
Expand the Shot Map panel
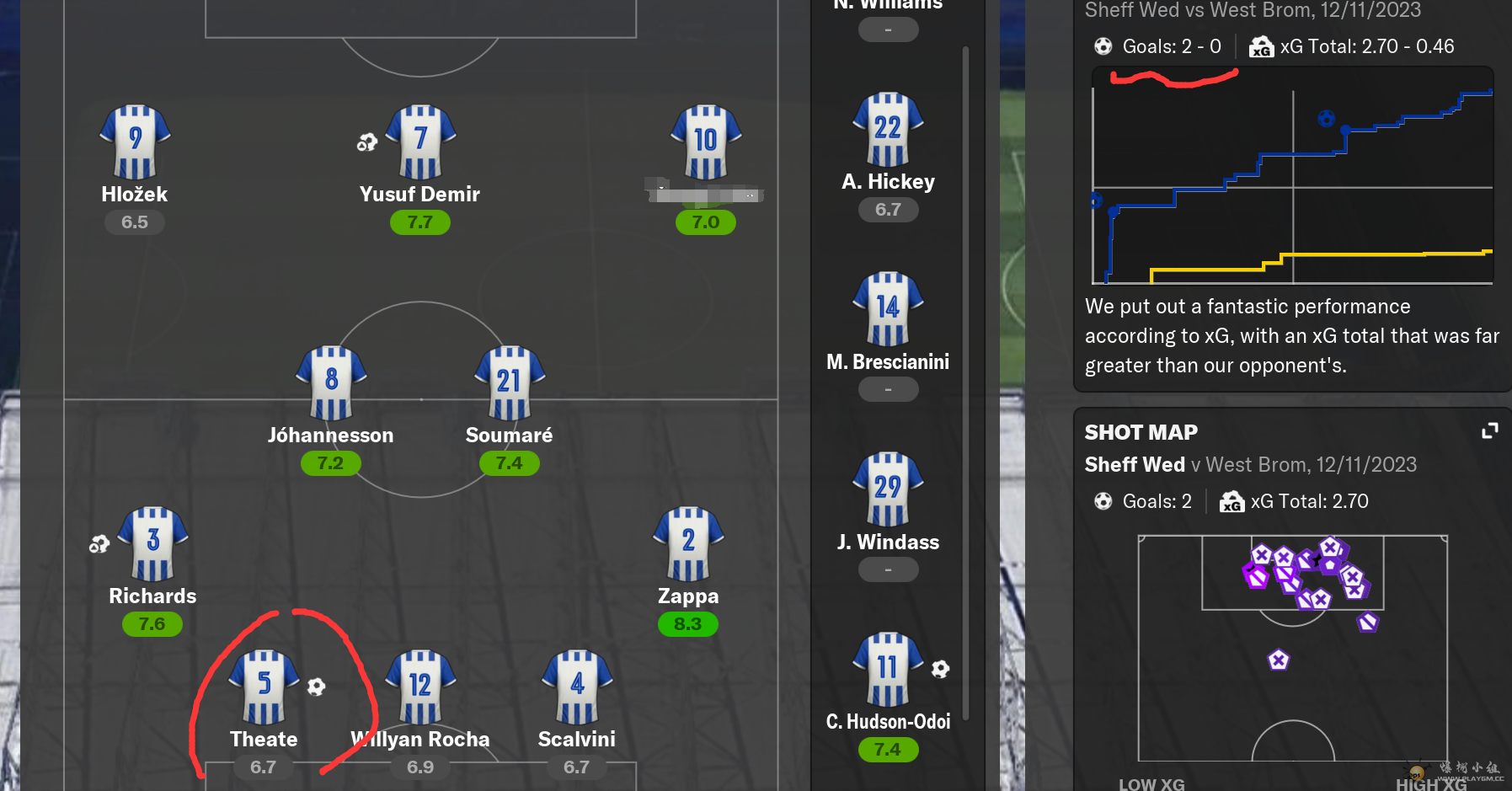1489,431
